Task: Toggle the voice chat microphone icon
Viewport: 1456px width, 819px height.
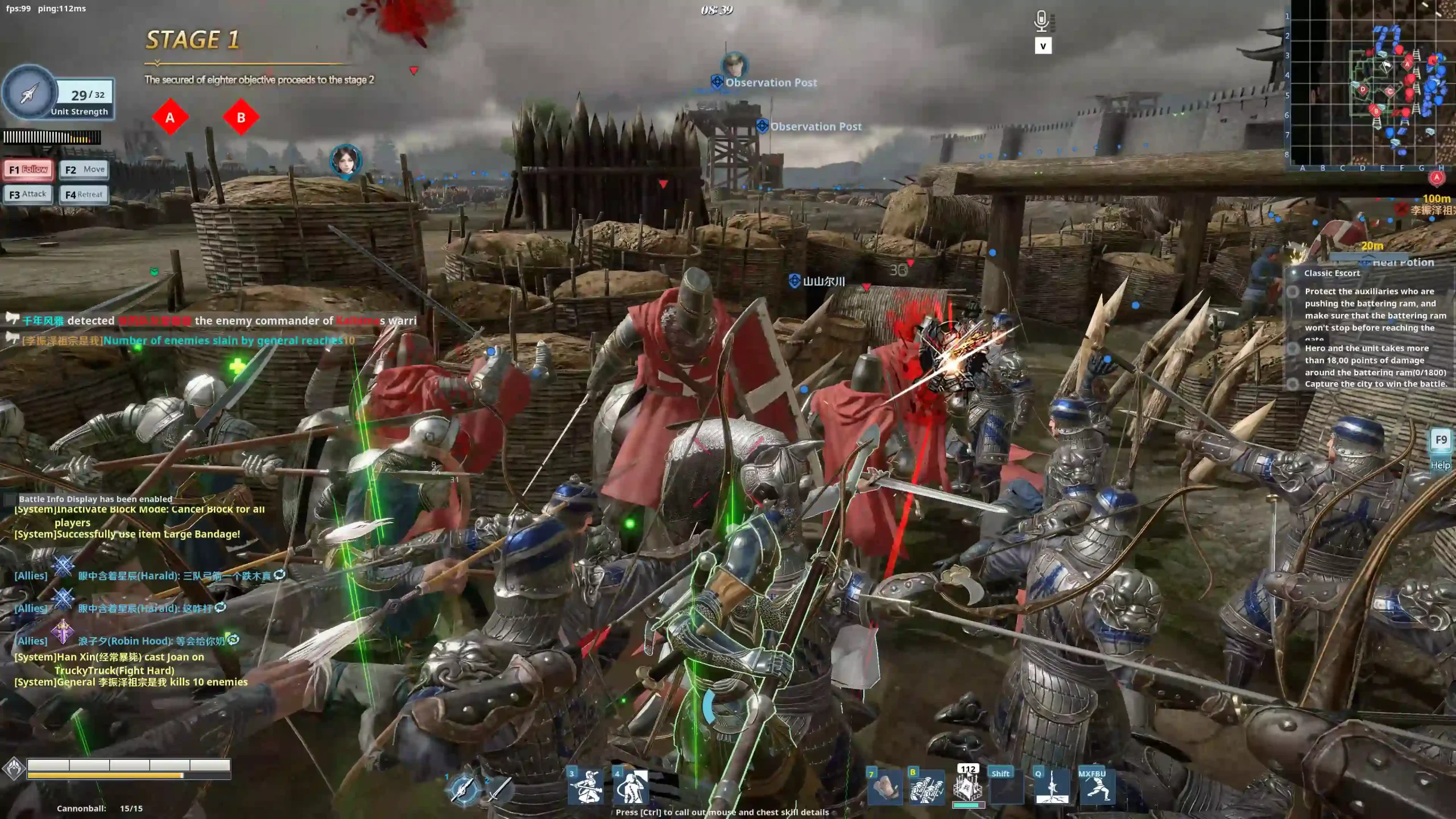Action: point(1041,22)
